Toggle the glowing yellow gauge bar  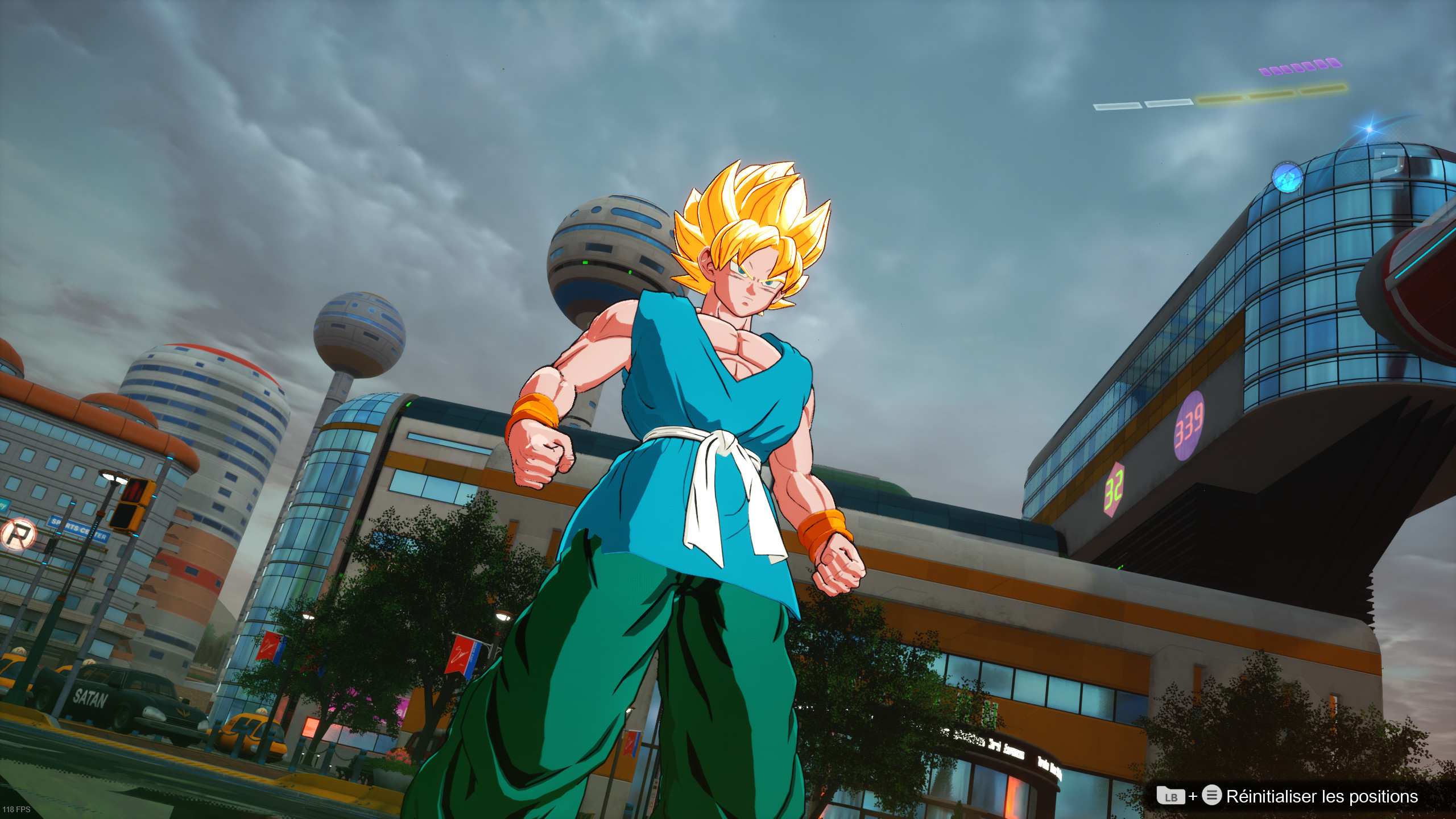[1271, 94]
